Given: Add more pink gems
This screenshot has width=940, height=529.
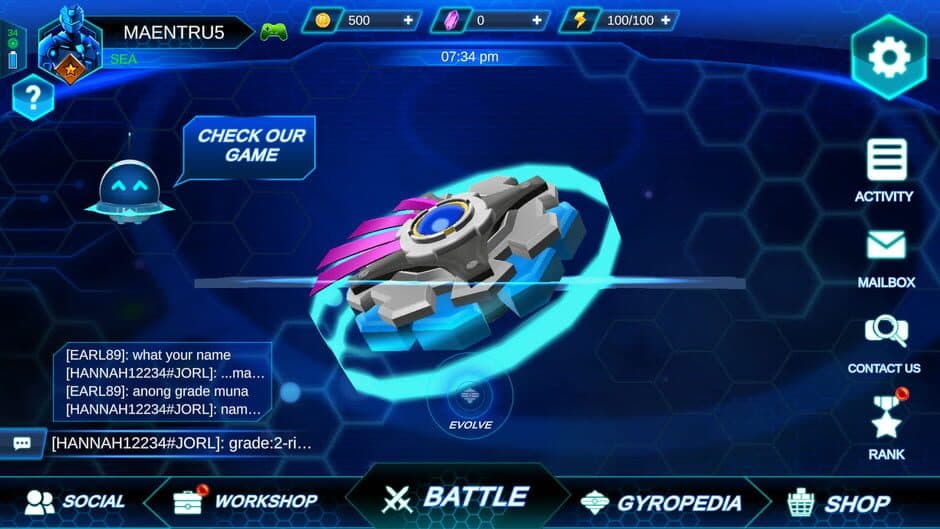Looking at the screenshot, I should 538,20.
